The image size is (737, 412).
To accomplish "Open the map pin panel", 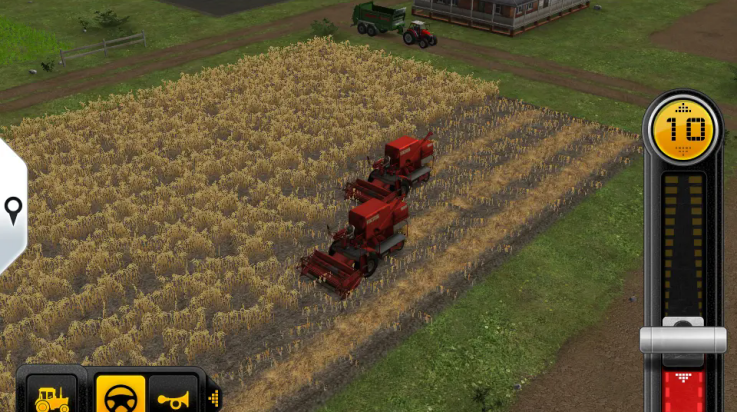I will 13,209.
